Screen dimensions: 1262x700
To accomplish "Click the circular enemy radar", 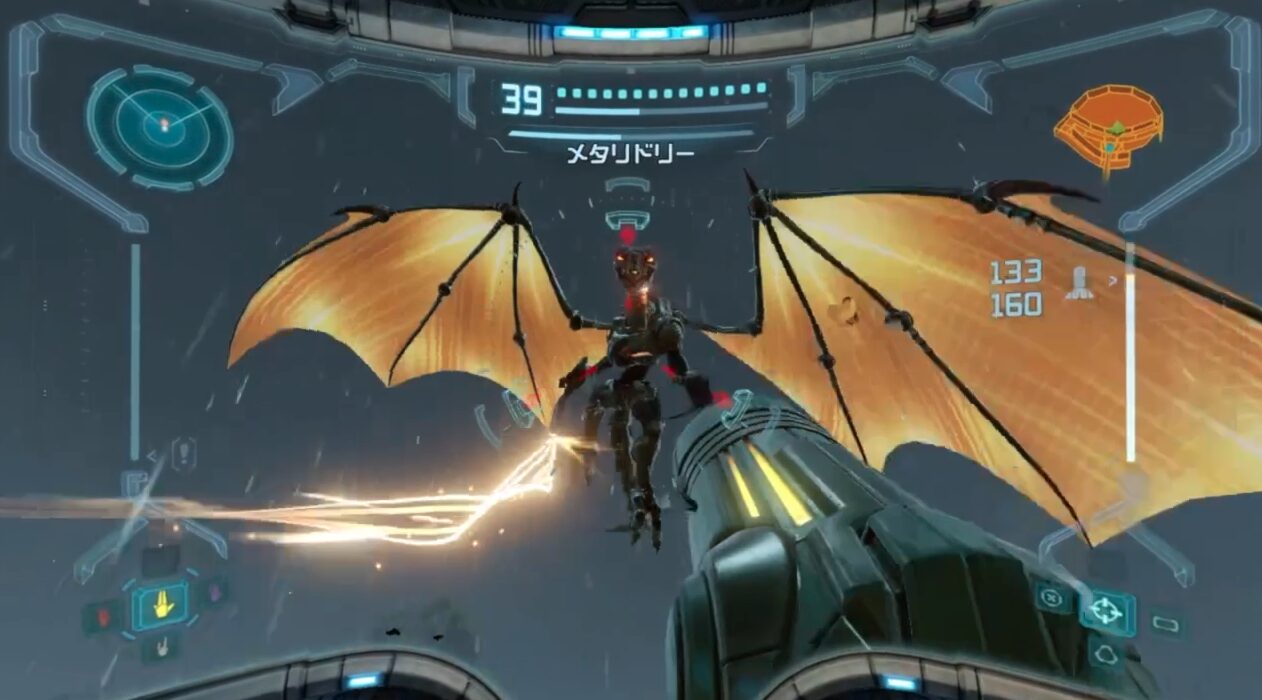I will [x=160, y=124].
